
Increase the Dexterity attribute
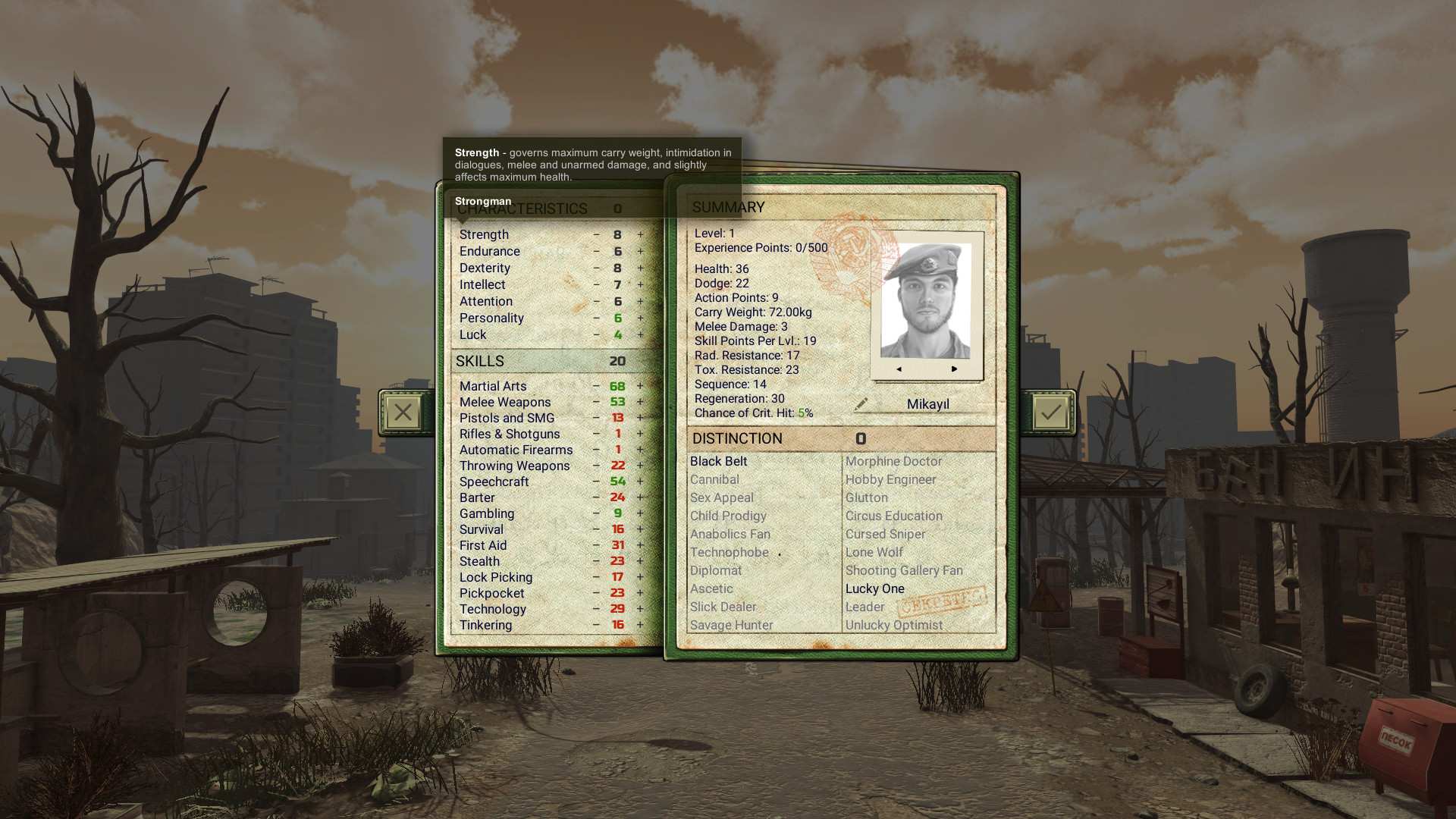pyautogui.click(x=639, y=268)
